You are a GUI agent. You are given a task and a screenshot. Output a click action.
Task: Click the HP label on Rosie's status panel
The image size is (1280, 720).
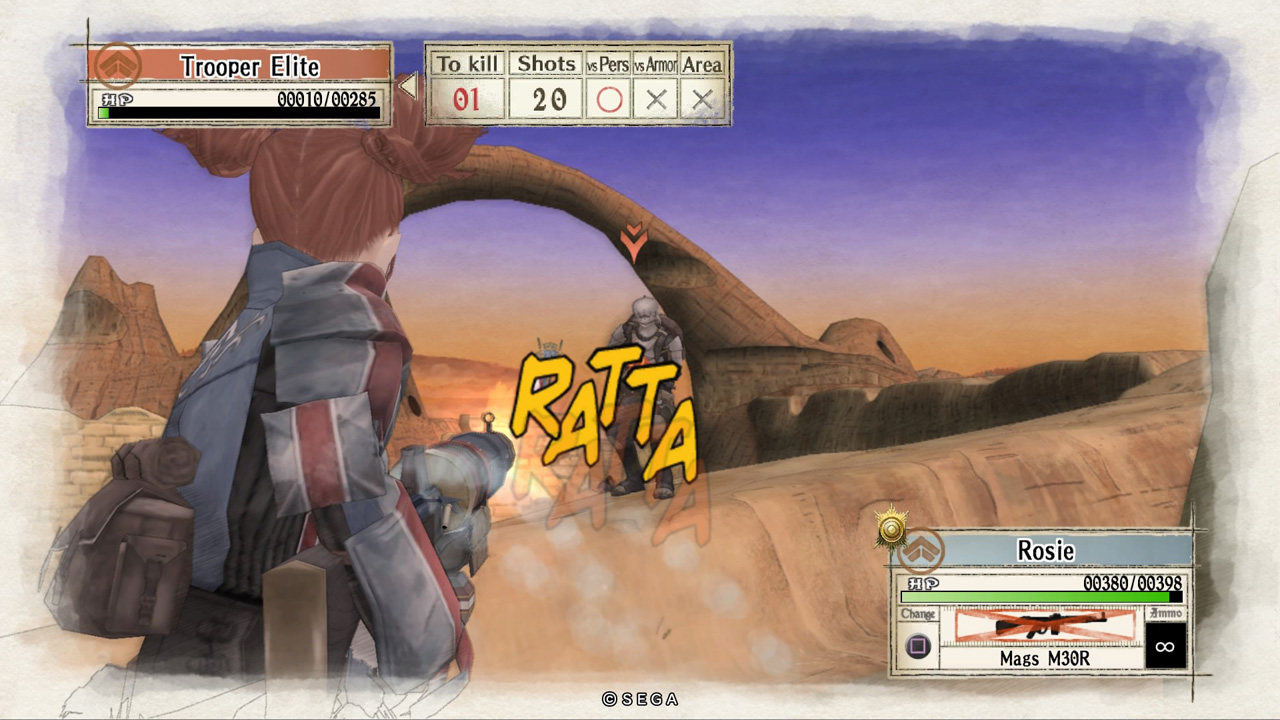pyautogui.click(x=922, y=582)
